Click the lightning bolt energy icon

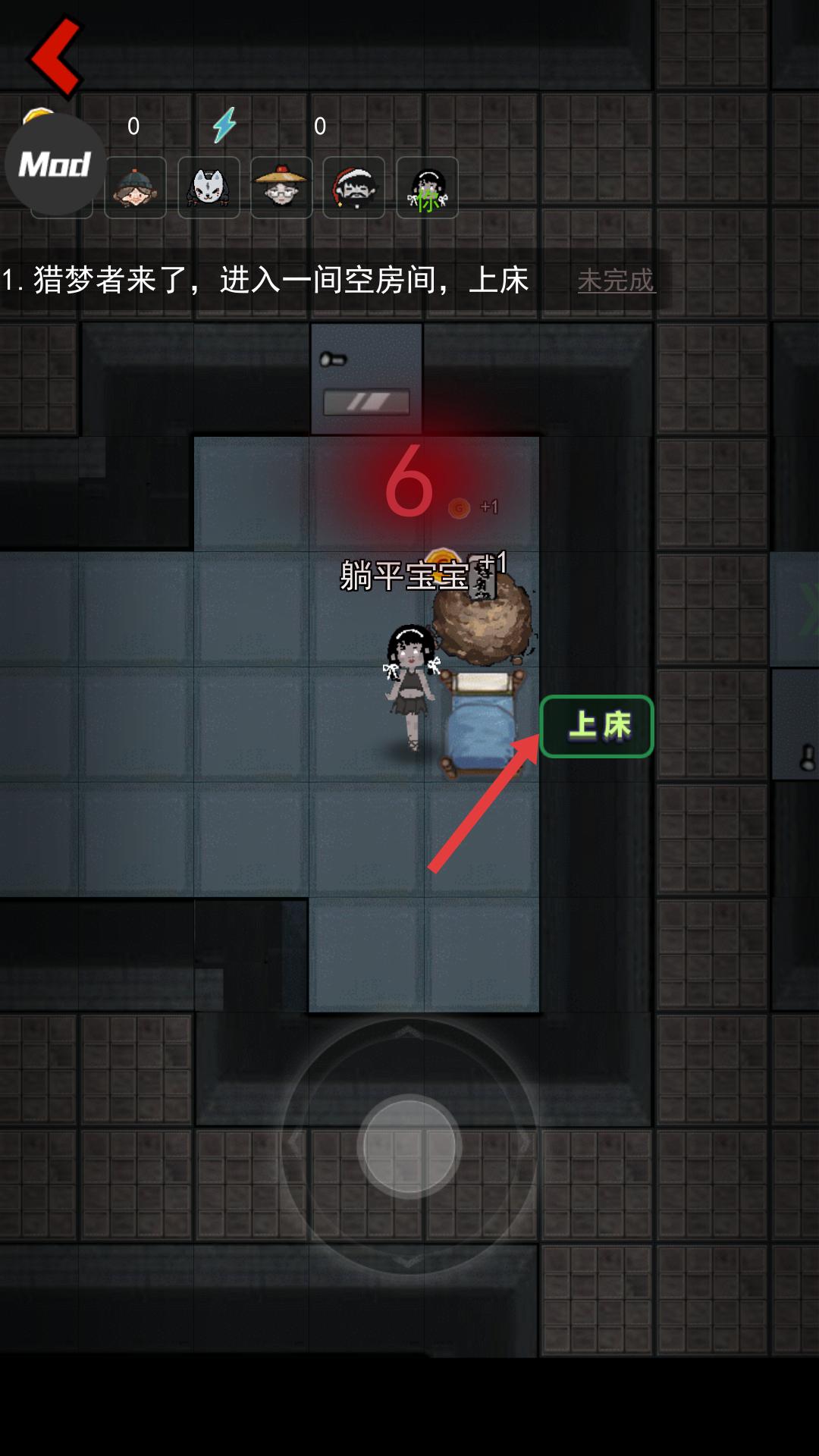224,125
